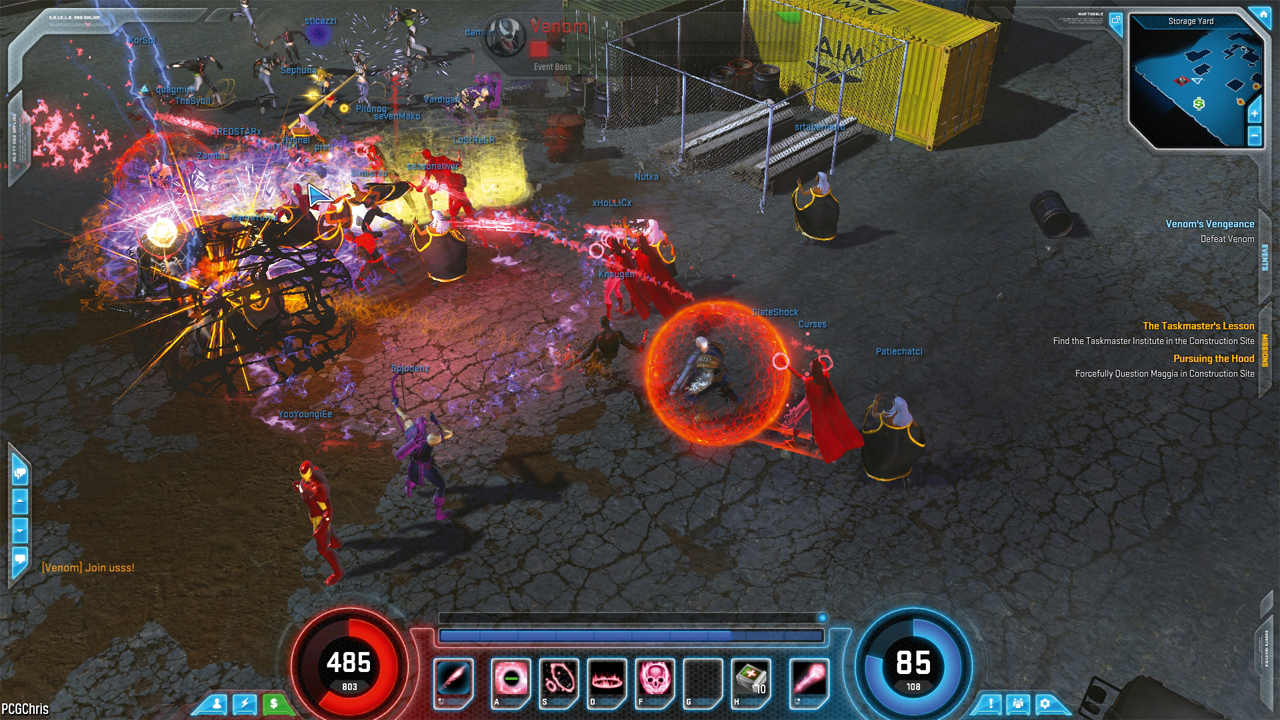Open the chat speech bubble button
Viewport: 1280px width, 720px height.
[19, 560]
